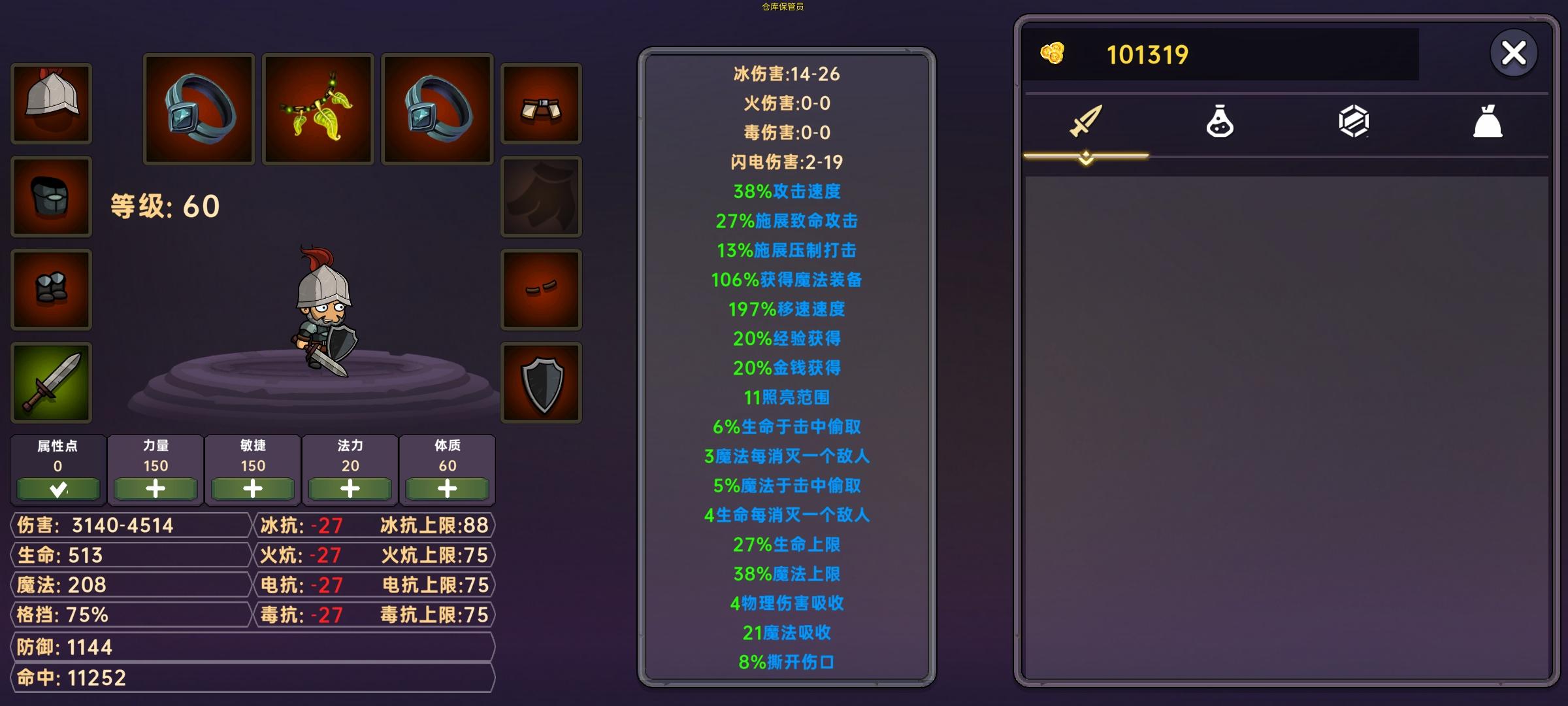Add a point to 力量 strength
The height and width of the screenshot is (706, 1568).
pyautogui.click(x=155, y=488)
